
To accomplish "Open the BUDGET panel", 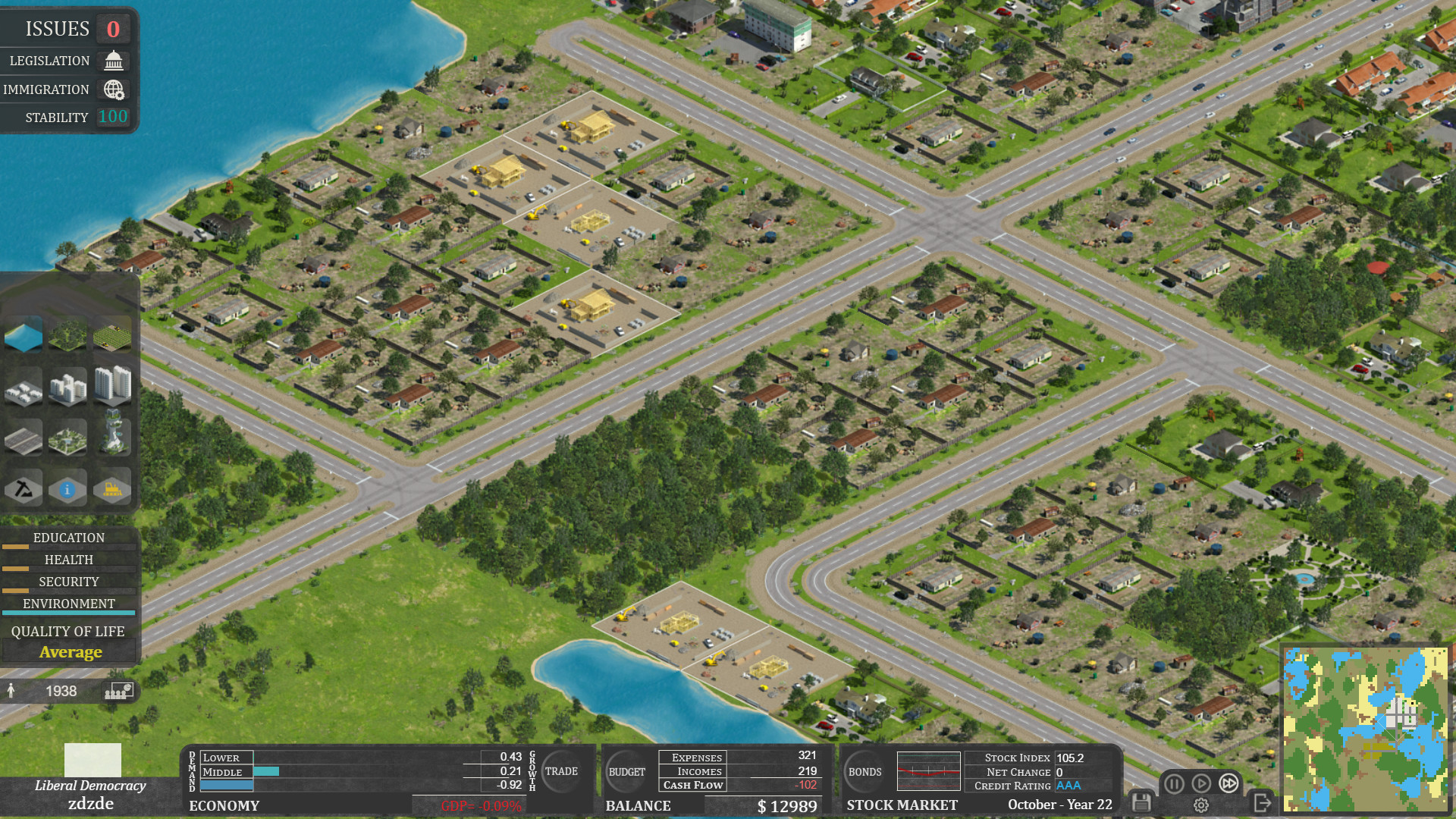I will tap(627, 771).
